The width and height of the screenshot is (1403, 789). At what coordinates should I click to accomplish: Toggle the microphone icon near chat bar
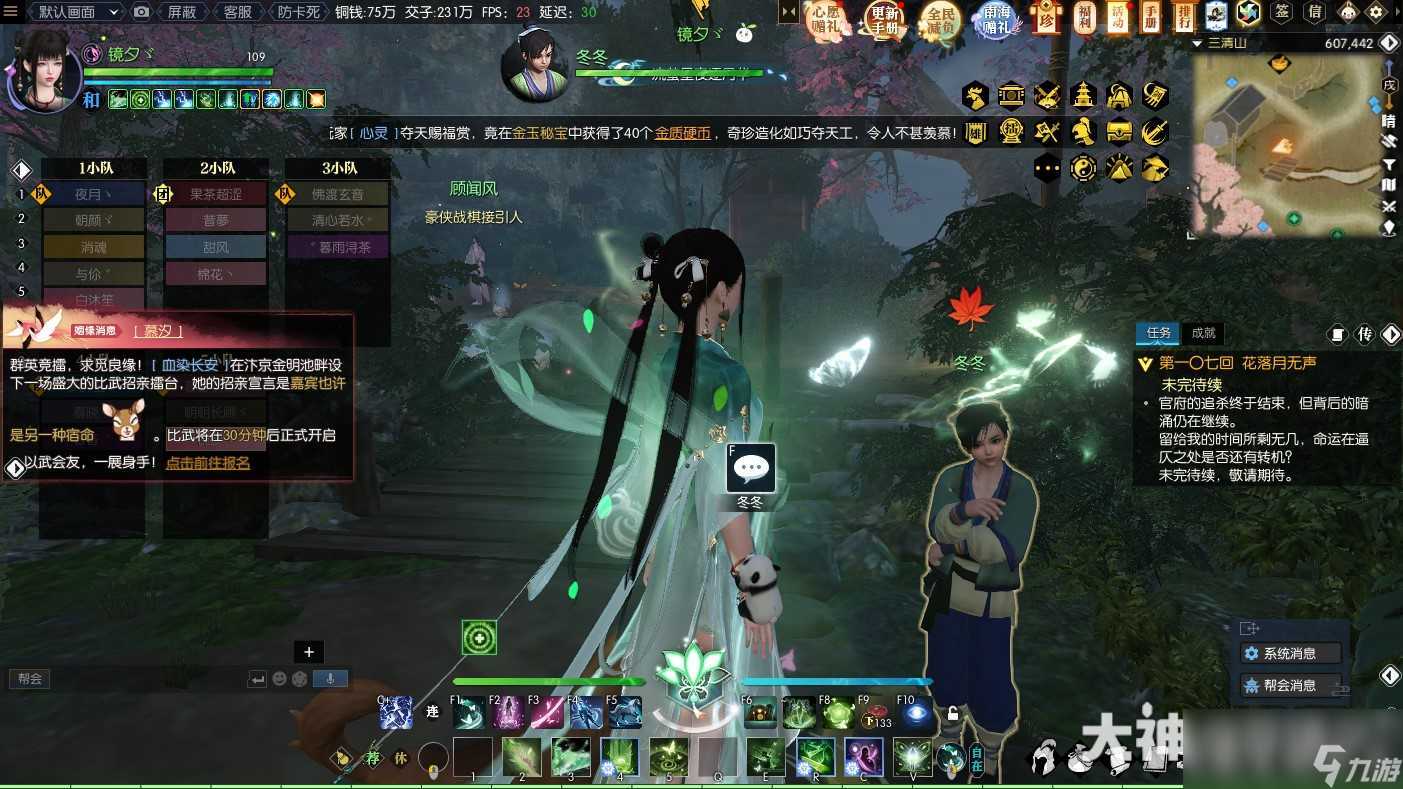(x=332, y=677)
